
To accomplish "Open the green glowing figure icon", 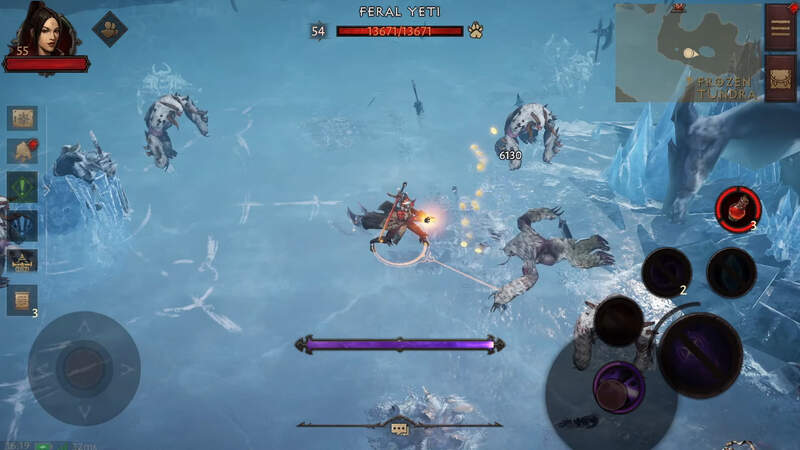I will pos(22,188).
